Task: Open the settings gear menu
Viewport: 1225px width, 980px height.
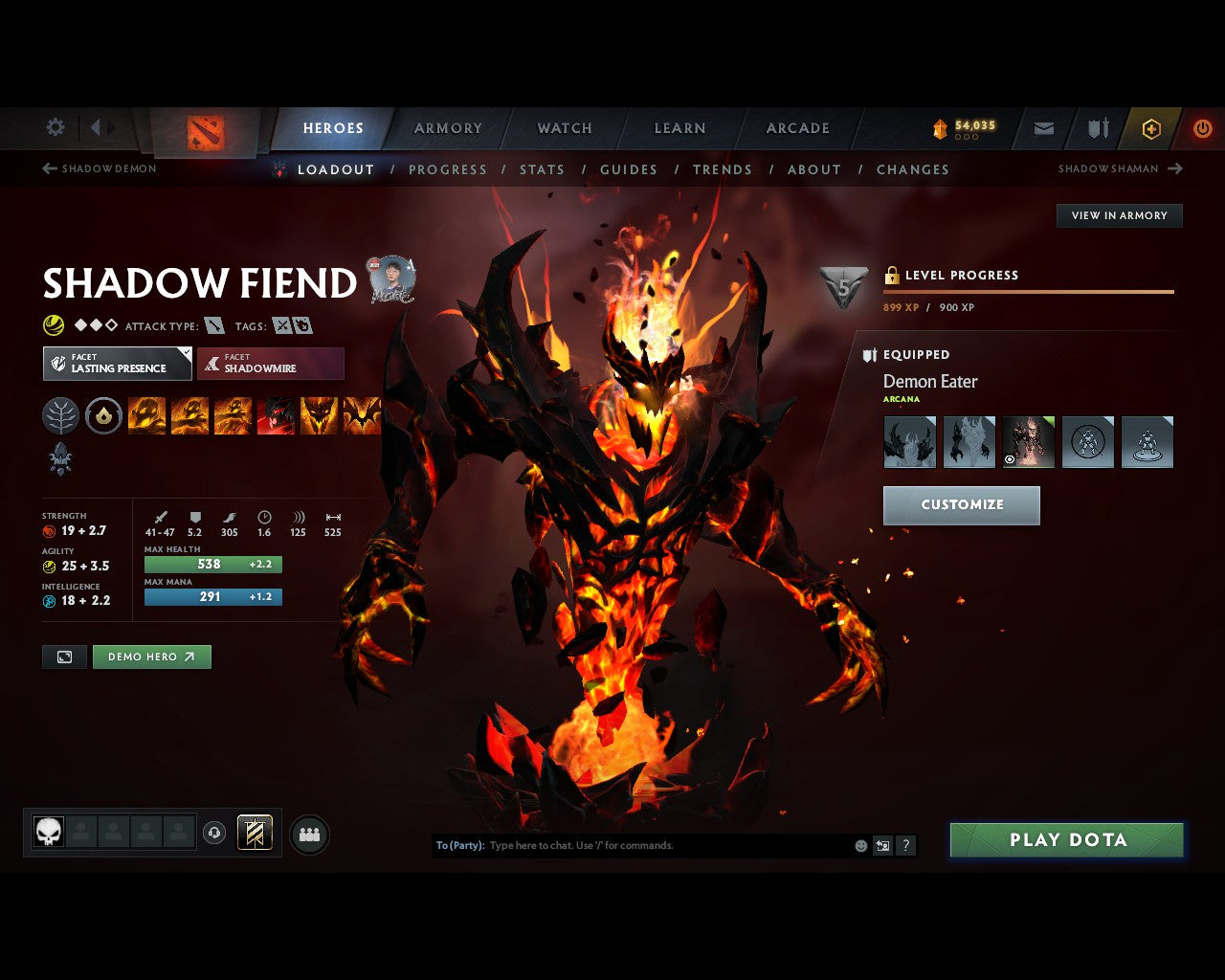Action: pos(55,127)
